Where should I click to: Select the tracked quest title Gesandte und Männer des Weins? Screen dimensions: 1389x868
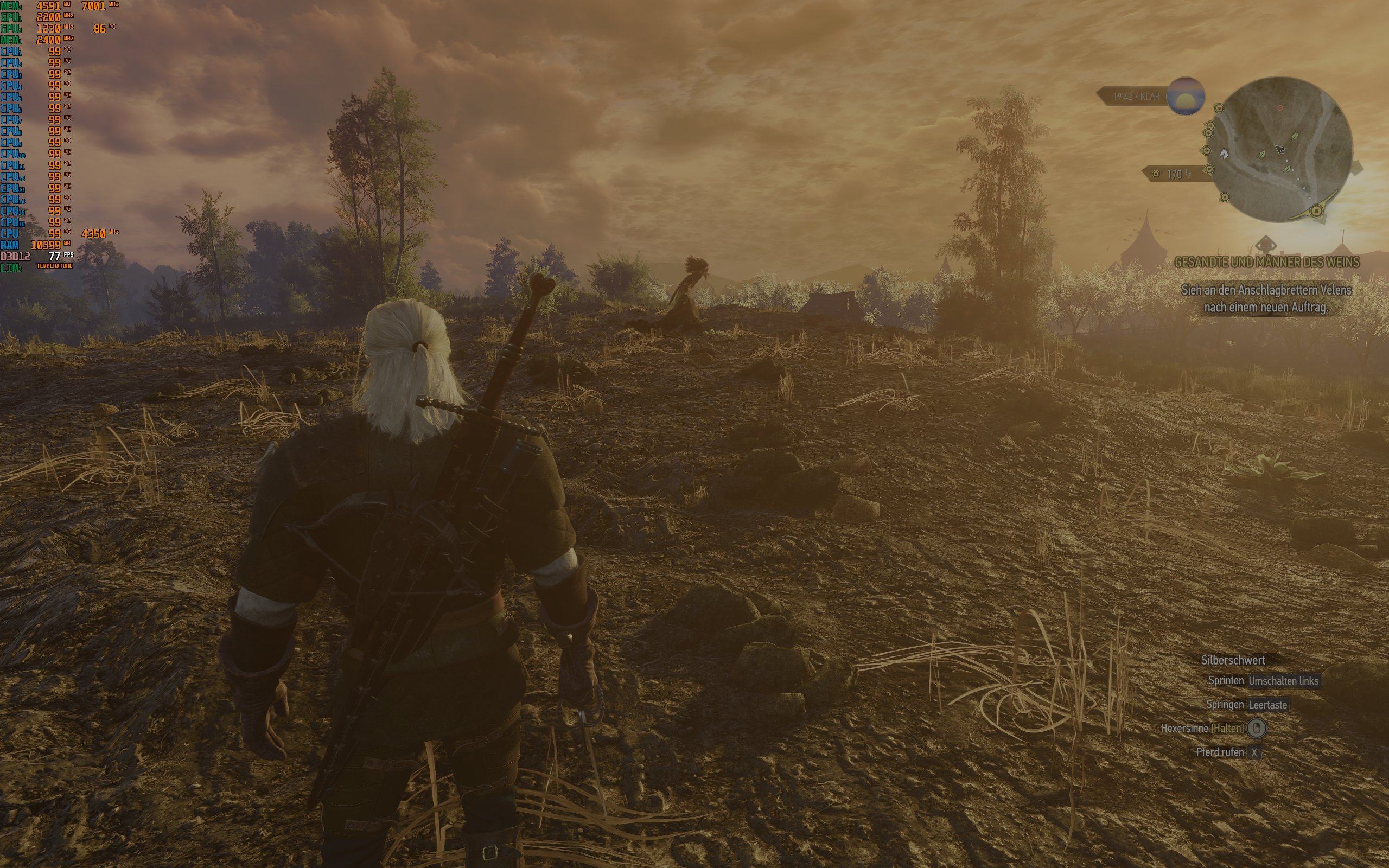[x=1267, y=263]
